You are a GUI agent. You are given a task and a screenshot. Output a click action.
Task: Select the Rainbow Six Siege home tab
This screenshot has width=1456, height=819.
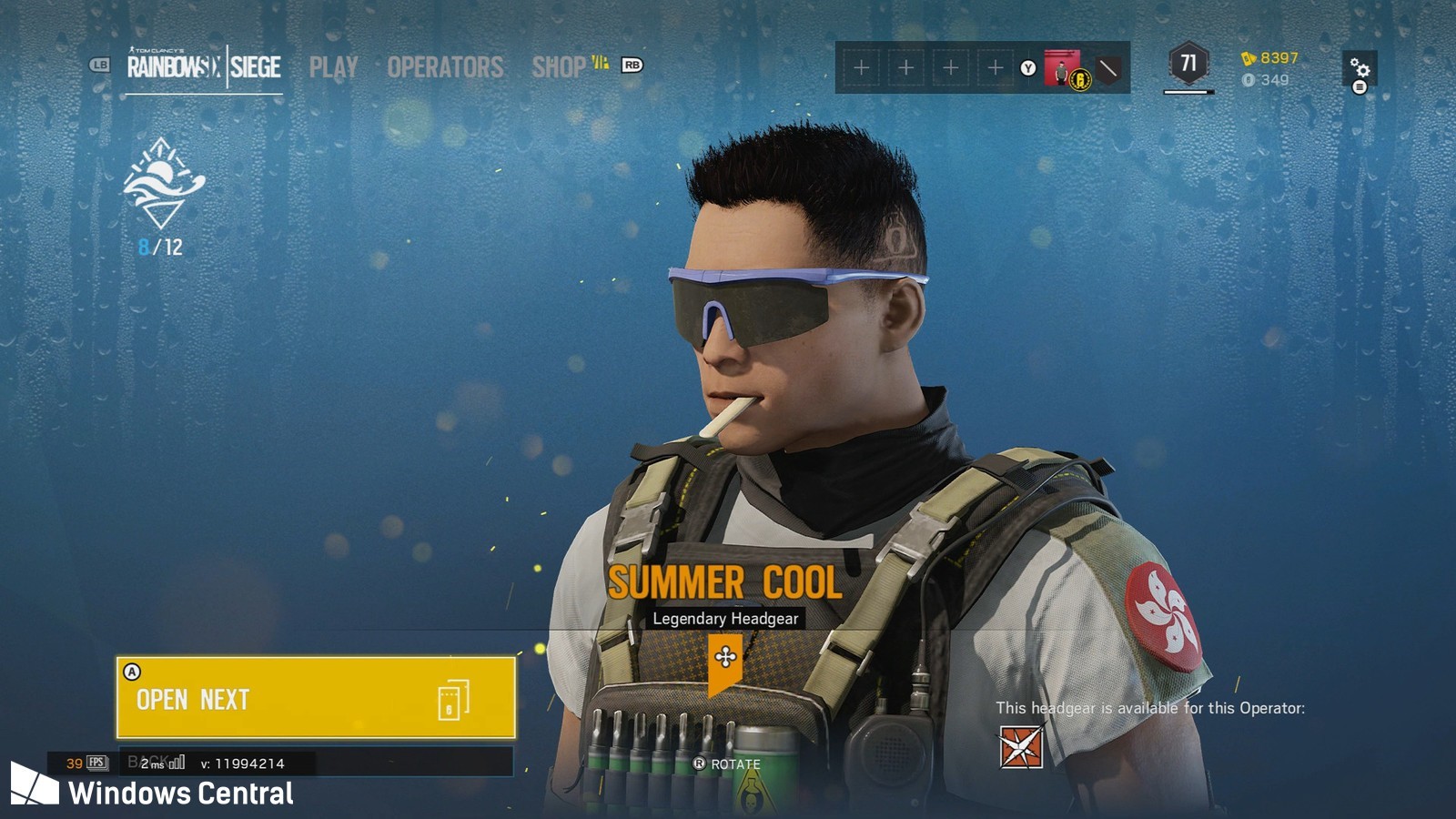click(204, 66)
